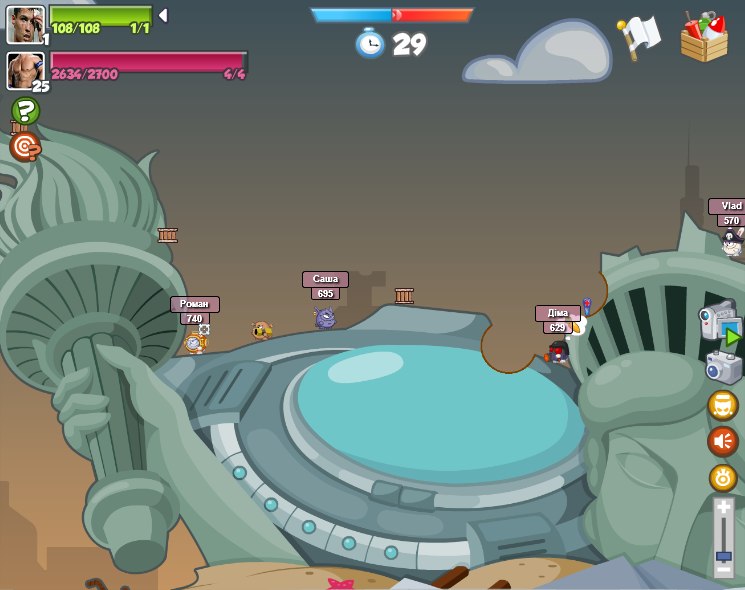The height and width of the screenshot is (590, 745).
Task: Take a screenshot with the photo camera
Action: [723, 367]
